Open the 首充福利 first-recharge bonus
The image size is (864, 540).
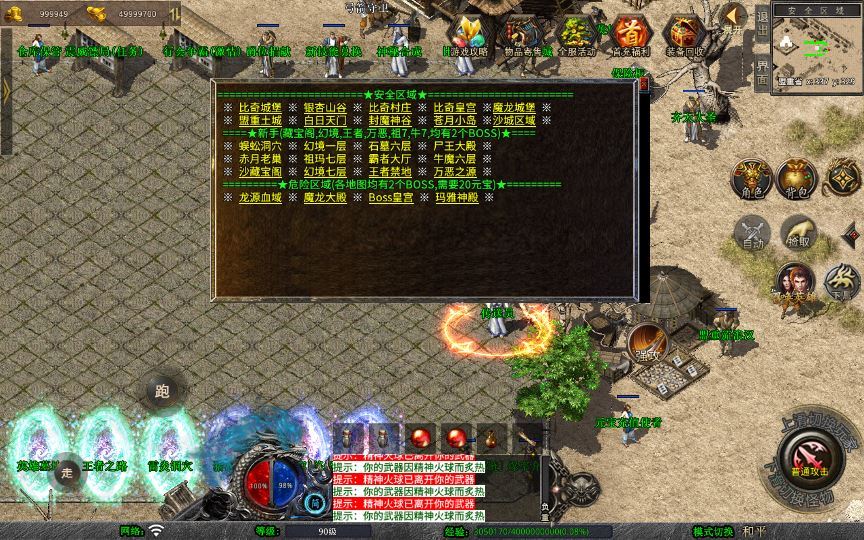[630, 36]
